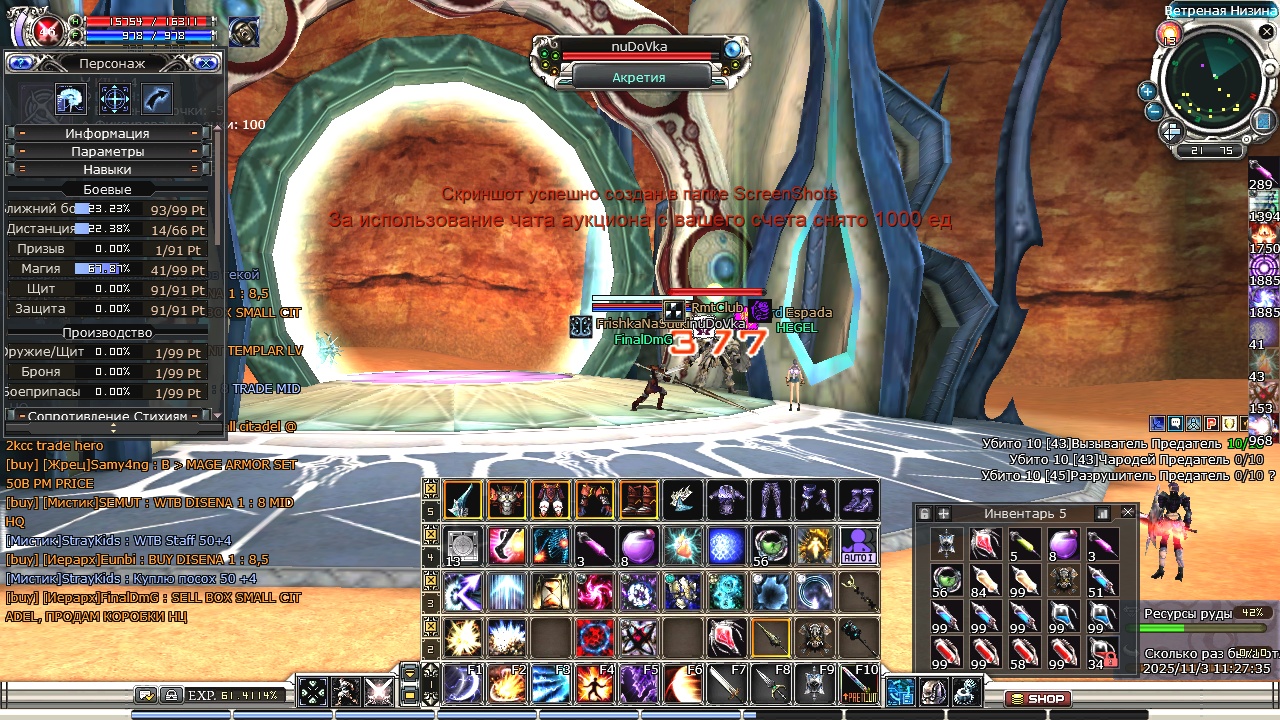This screenshot has width=1280, height=720.
Task: Select the hourglass skill on hotbar
Action: coord(551,591)
